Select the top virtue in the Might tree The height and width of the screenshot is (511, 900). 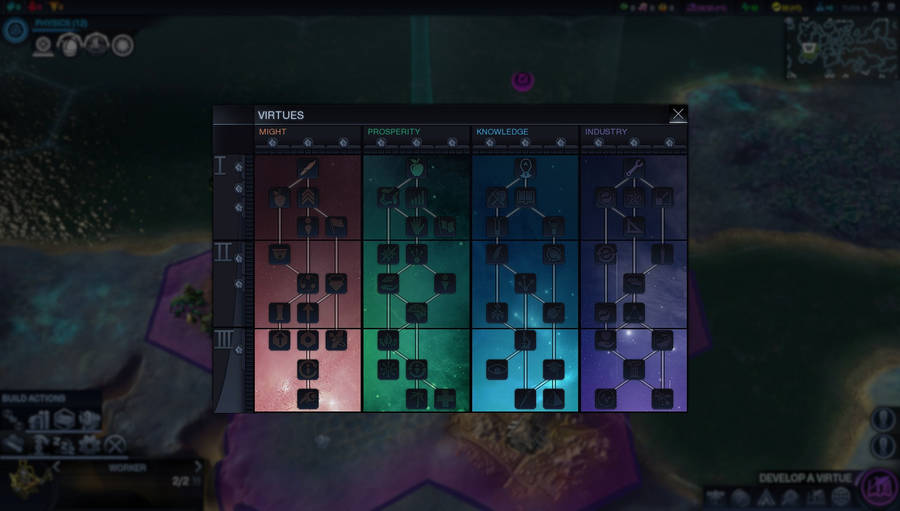pyautogui.click(x=308, y=168)
